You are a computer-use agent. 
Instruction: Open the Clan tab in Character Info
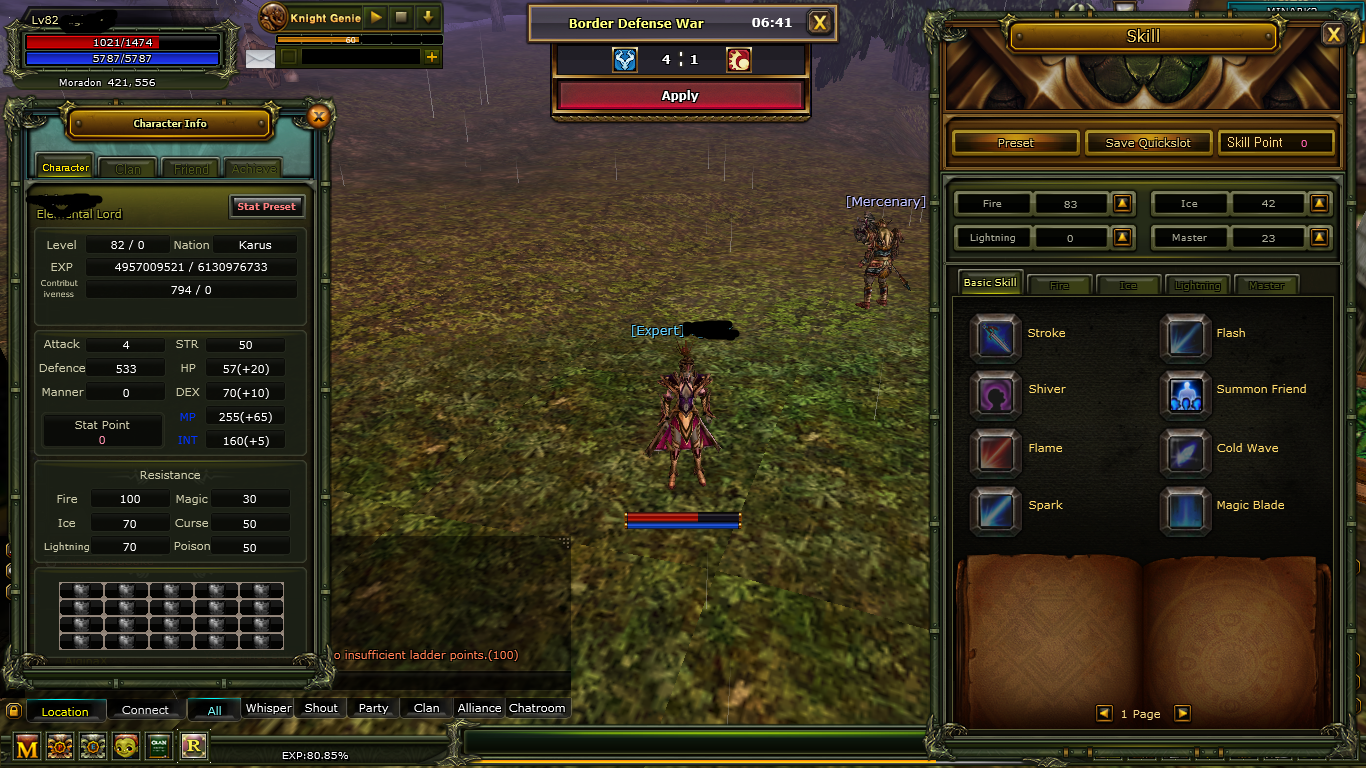[x=127, y=168]
